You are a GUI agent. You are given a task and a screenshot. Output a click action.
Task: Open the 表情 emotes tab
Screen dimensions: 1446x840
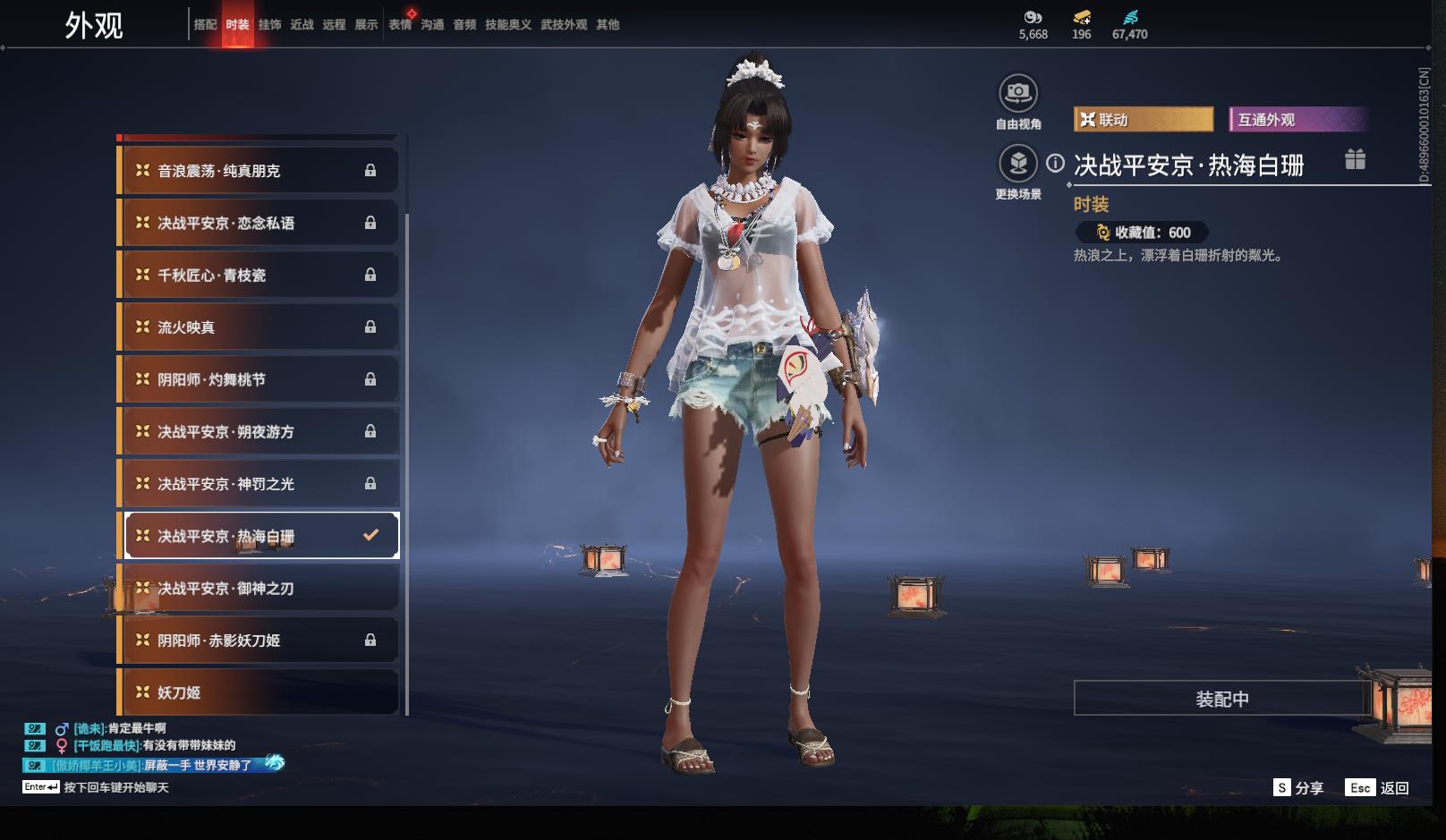400,24
